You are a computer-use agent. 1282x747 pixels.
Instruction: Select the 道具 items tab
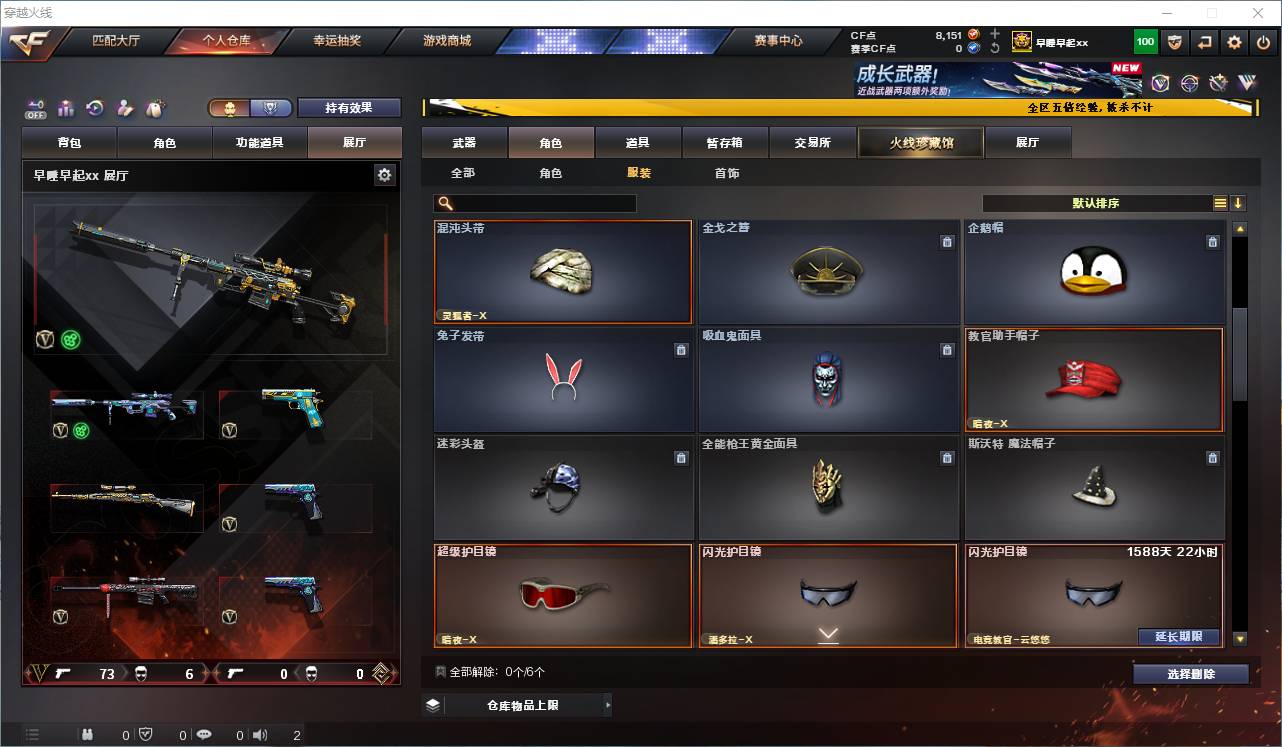[638, 143]
